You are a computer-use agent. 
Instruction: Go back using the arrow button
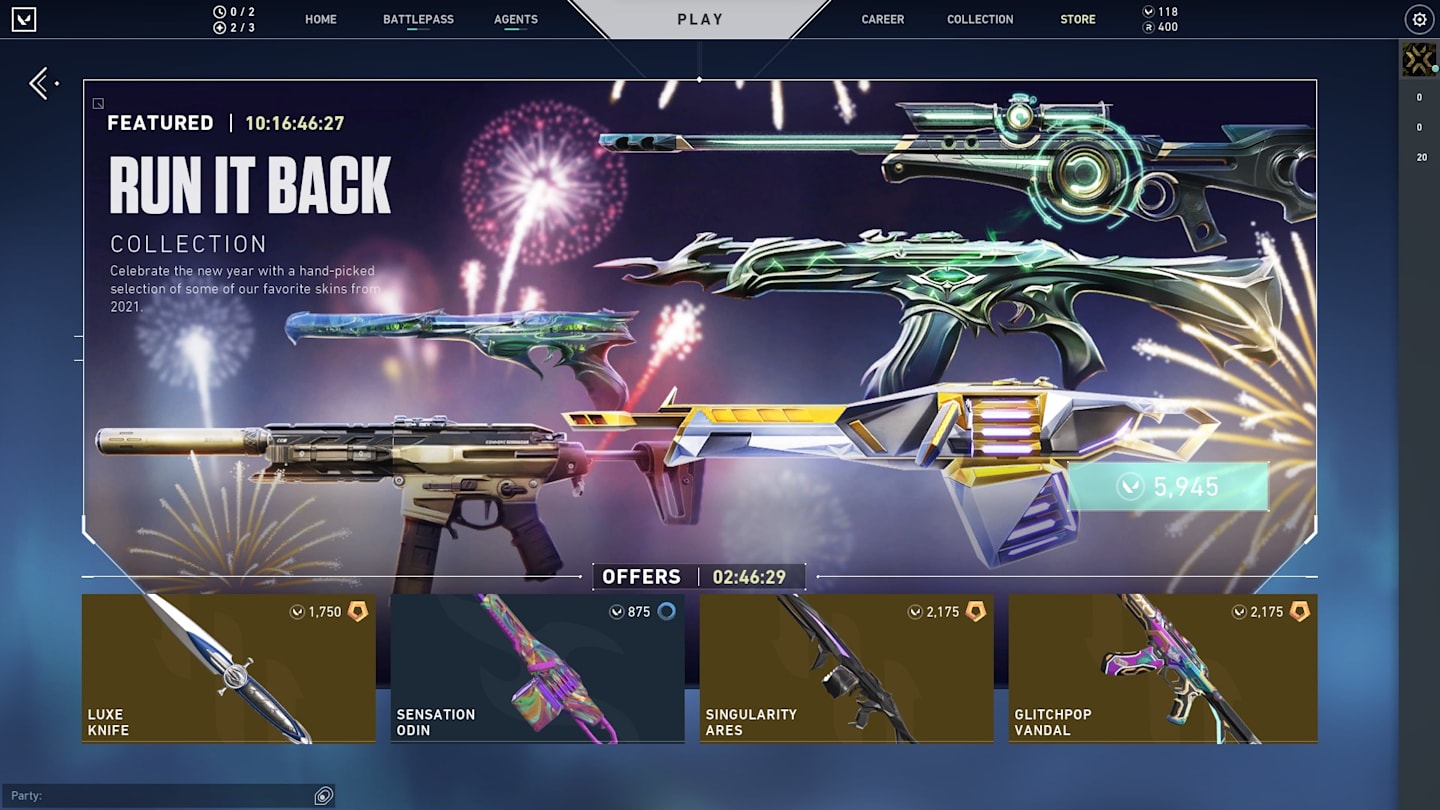point(38,84)
